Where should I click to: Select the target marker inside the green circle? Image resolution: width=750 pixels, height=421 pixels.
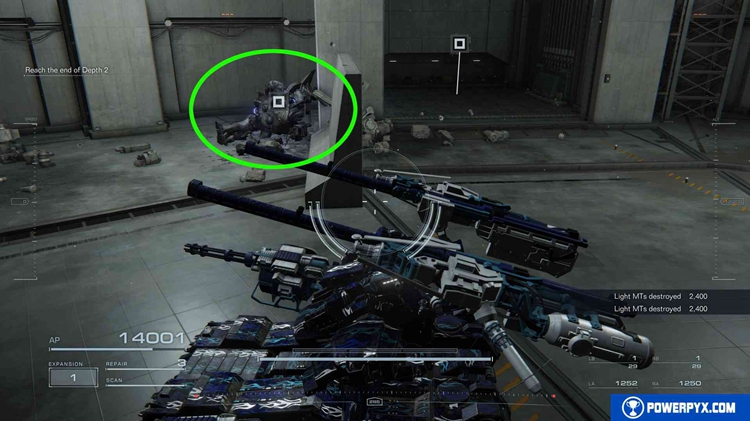tap(280, 100)
